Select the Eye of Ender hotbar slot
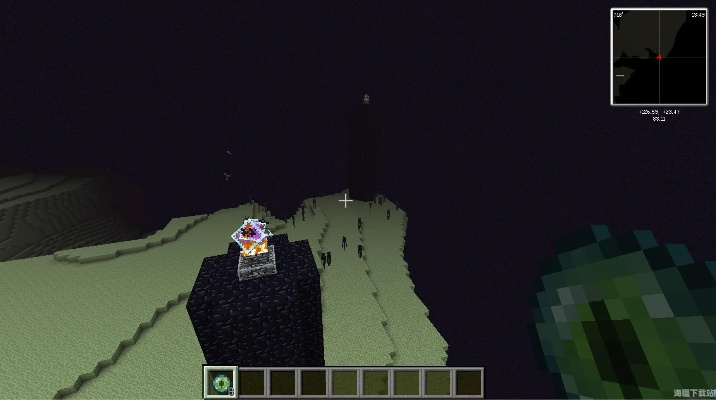 click(220, 382)
